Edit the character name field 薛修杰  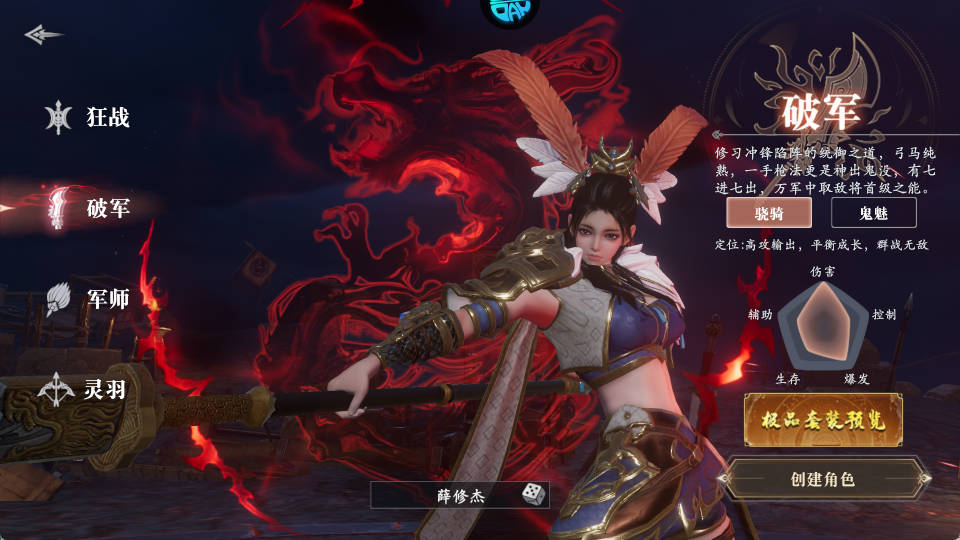tap(445, 494)
